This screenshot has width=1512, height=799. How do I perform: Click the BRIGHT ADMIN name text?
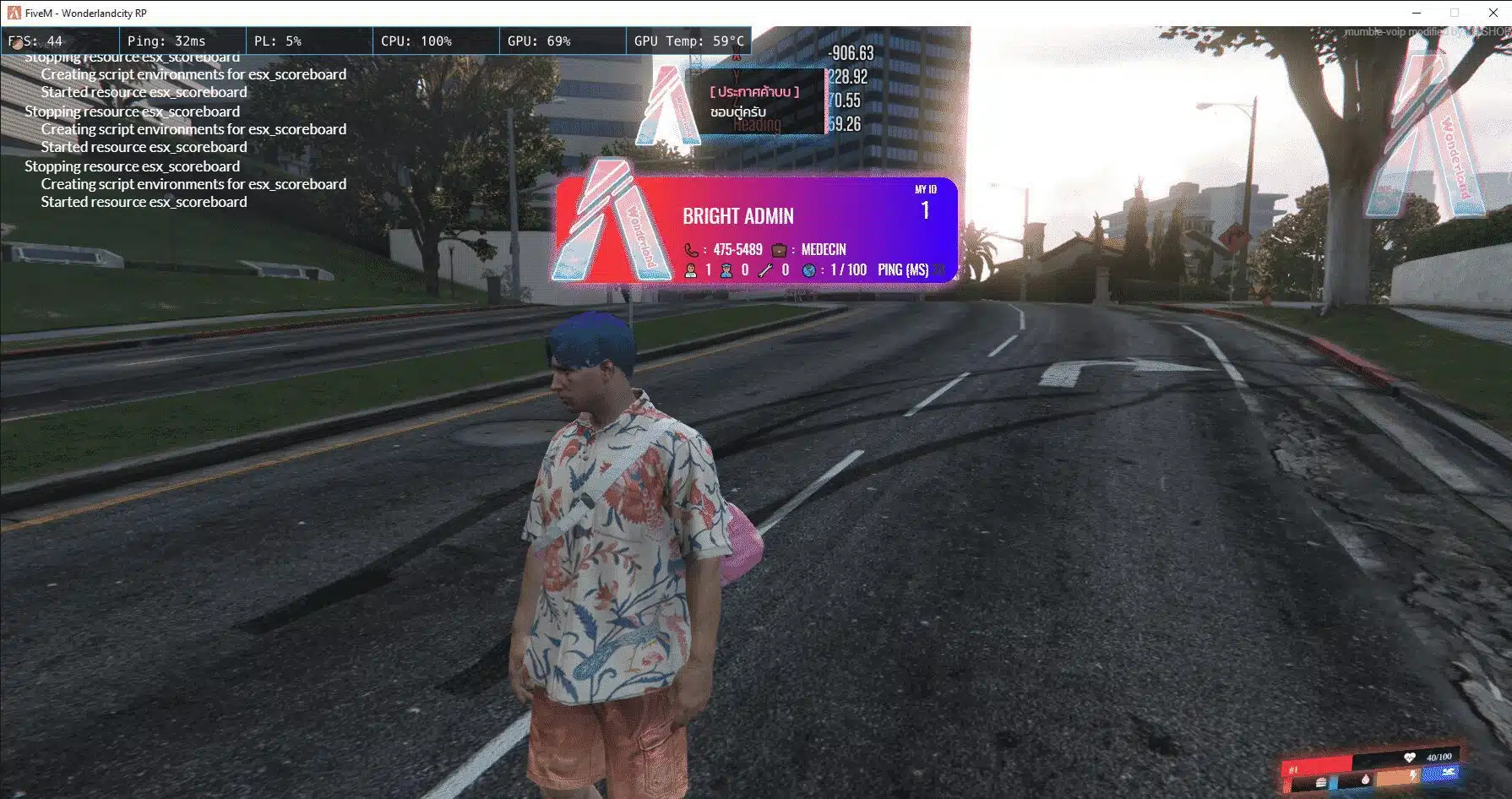pos(737,216)
